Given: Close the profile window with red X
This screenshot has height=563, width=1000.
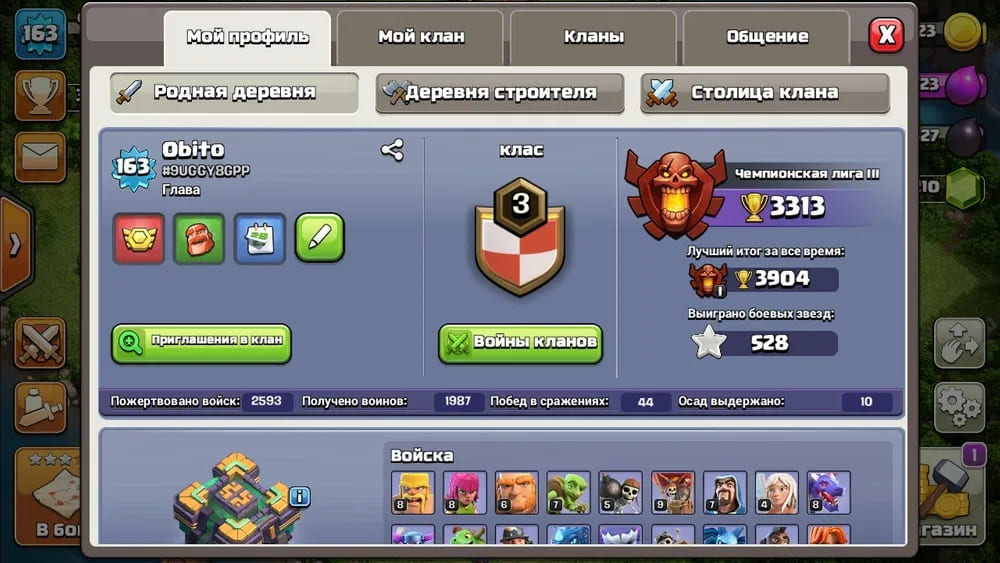Looking at the screenshot, I should click(x=886, y=35).
